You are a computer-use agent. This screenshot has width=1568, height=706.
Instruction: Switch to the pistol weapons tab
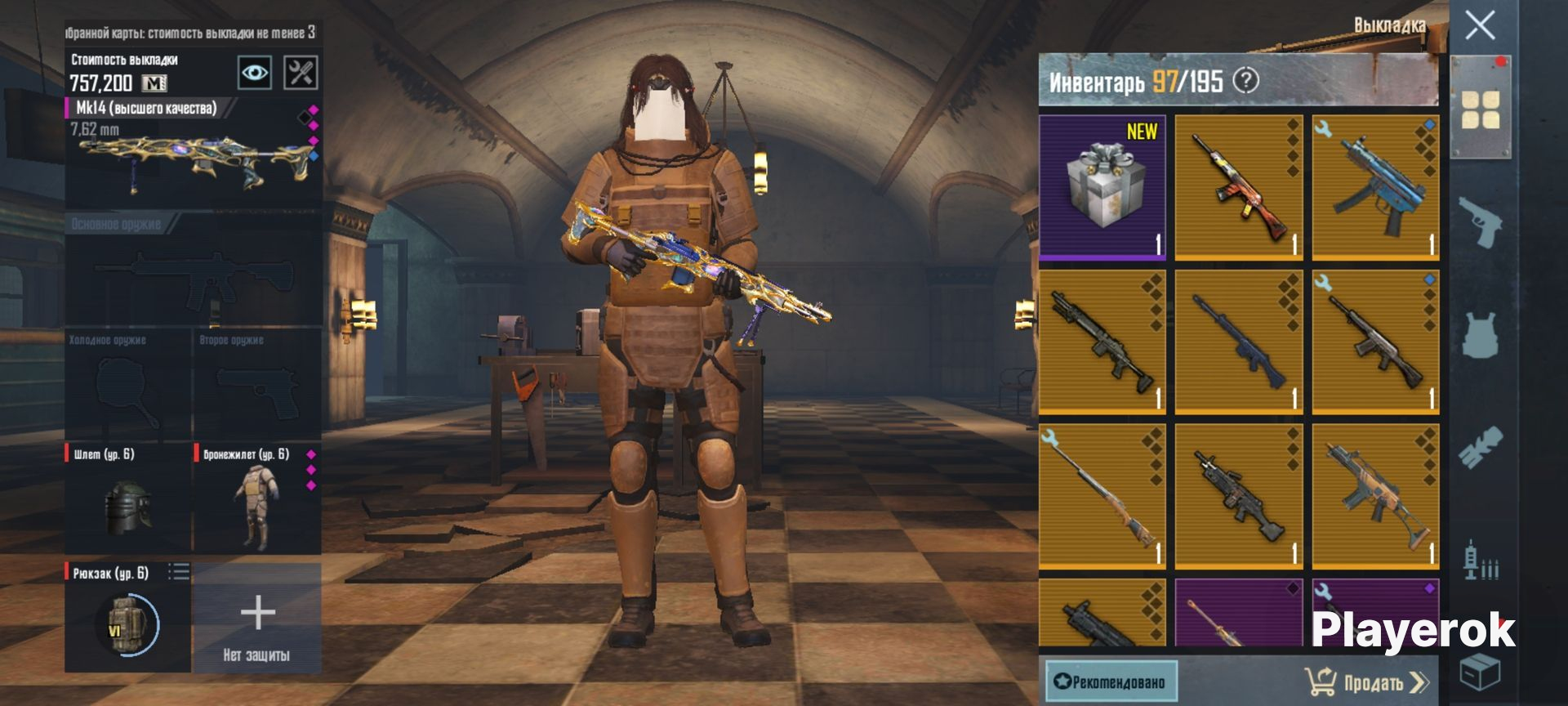(x=1480, y=221)
